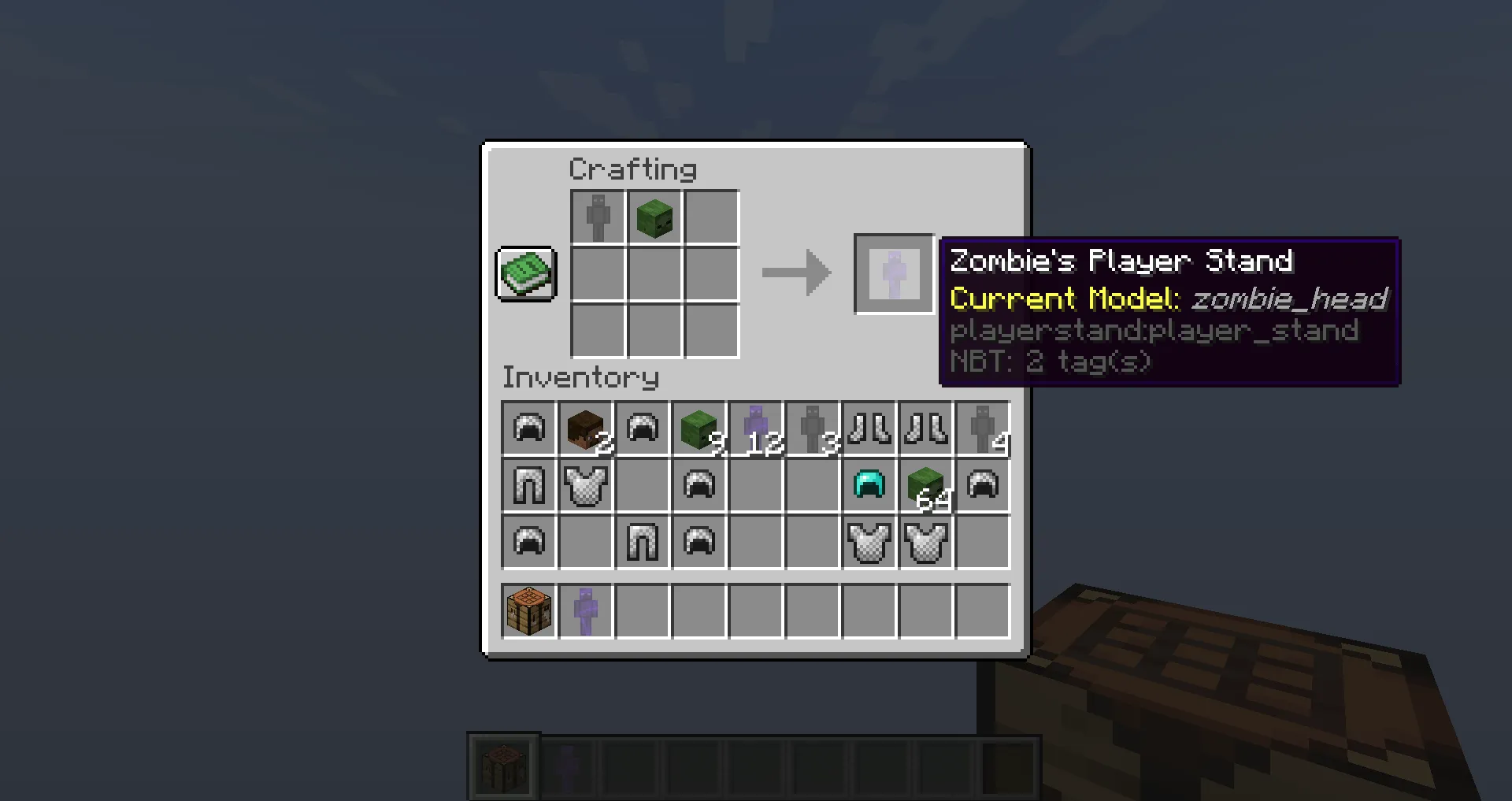The image size is (1512, 801).
Task: Toggle the green recipe book open
Action: (x=525, y=273)
